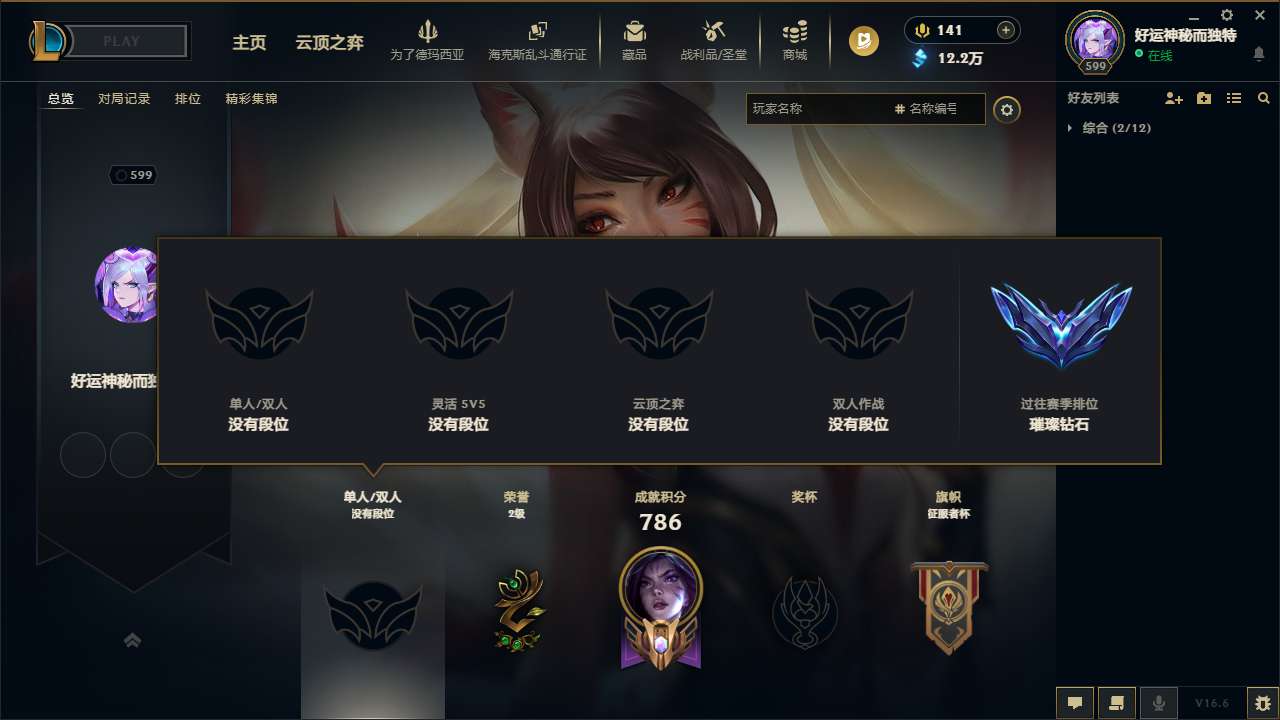Switch to the 对局记录 tab
Viewport: 1280px width, 720px height.
click(x=122, y=99)
